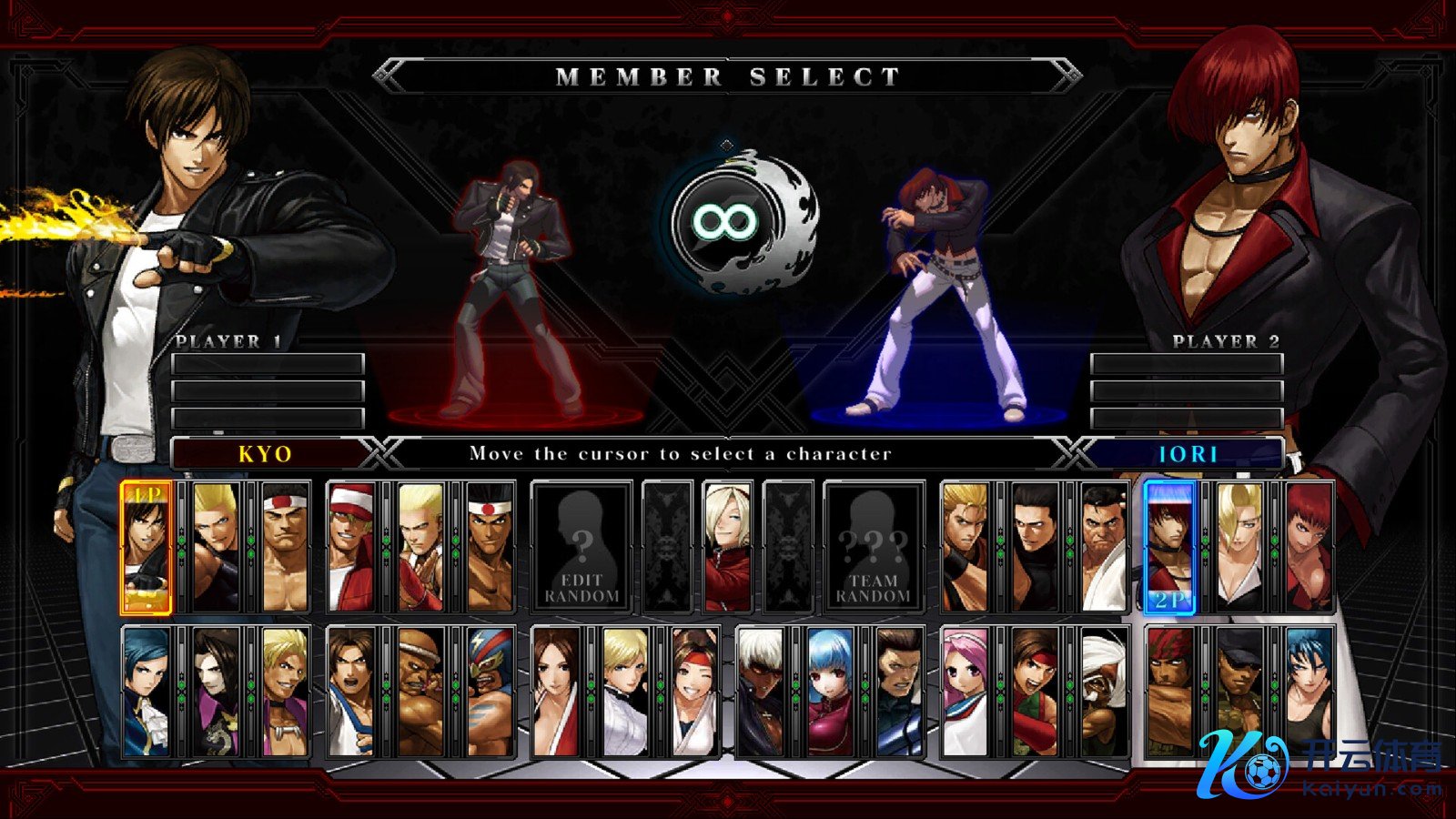
Task: Choose Leona with the blue ponytail
Action: click(x=1308, y=693)
